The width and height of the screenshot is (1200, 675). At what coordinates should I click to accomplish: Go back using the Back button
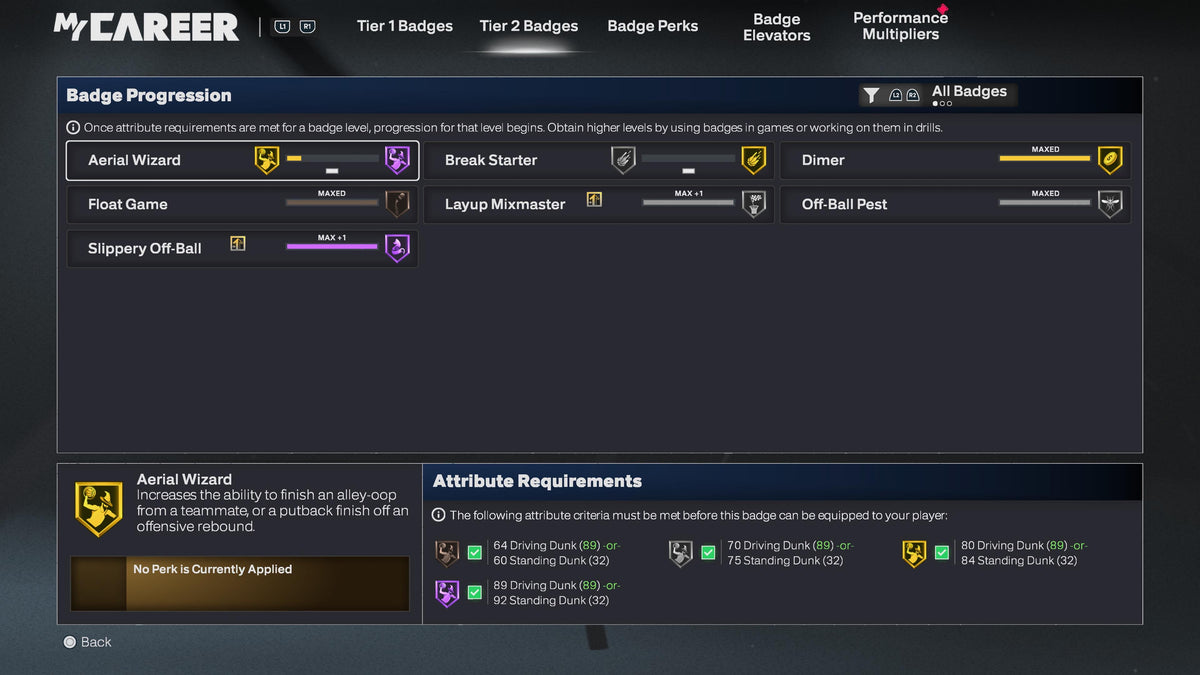pyautogui.click(x=87, y=642)
